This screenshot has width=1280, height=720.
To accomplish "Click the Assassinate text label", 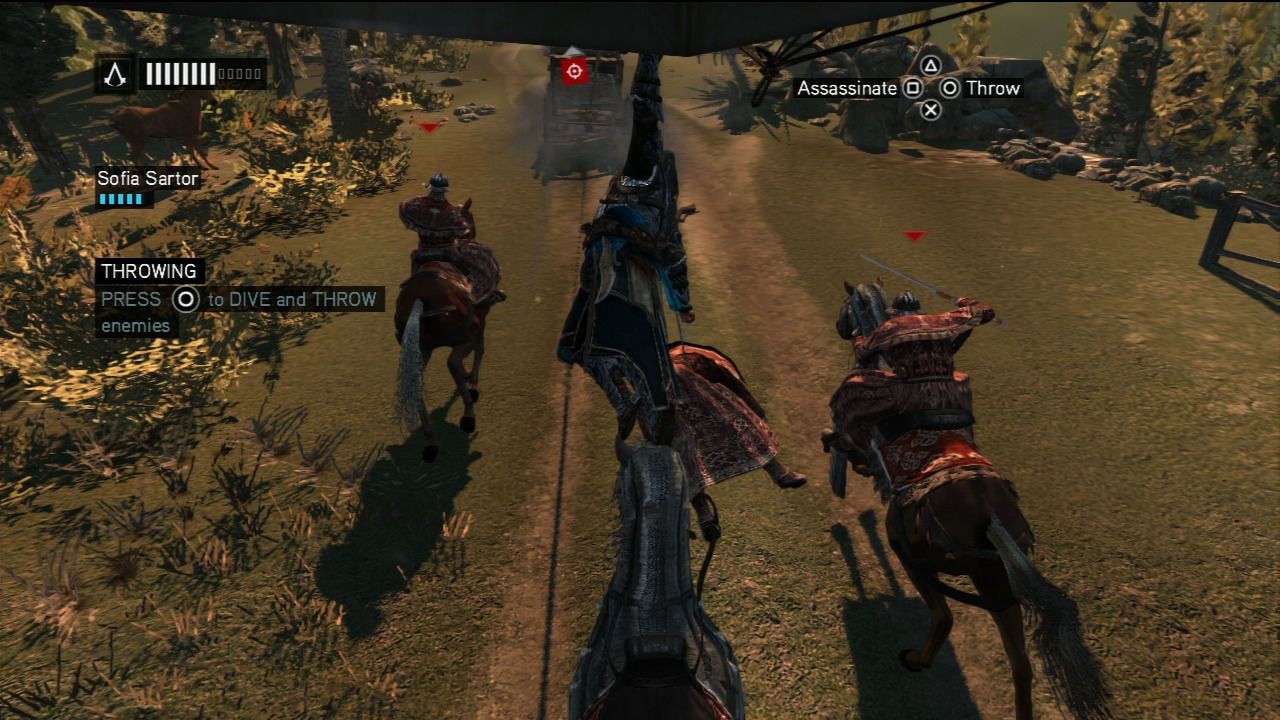I will click(847, 89).
